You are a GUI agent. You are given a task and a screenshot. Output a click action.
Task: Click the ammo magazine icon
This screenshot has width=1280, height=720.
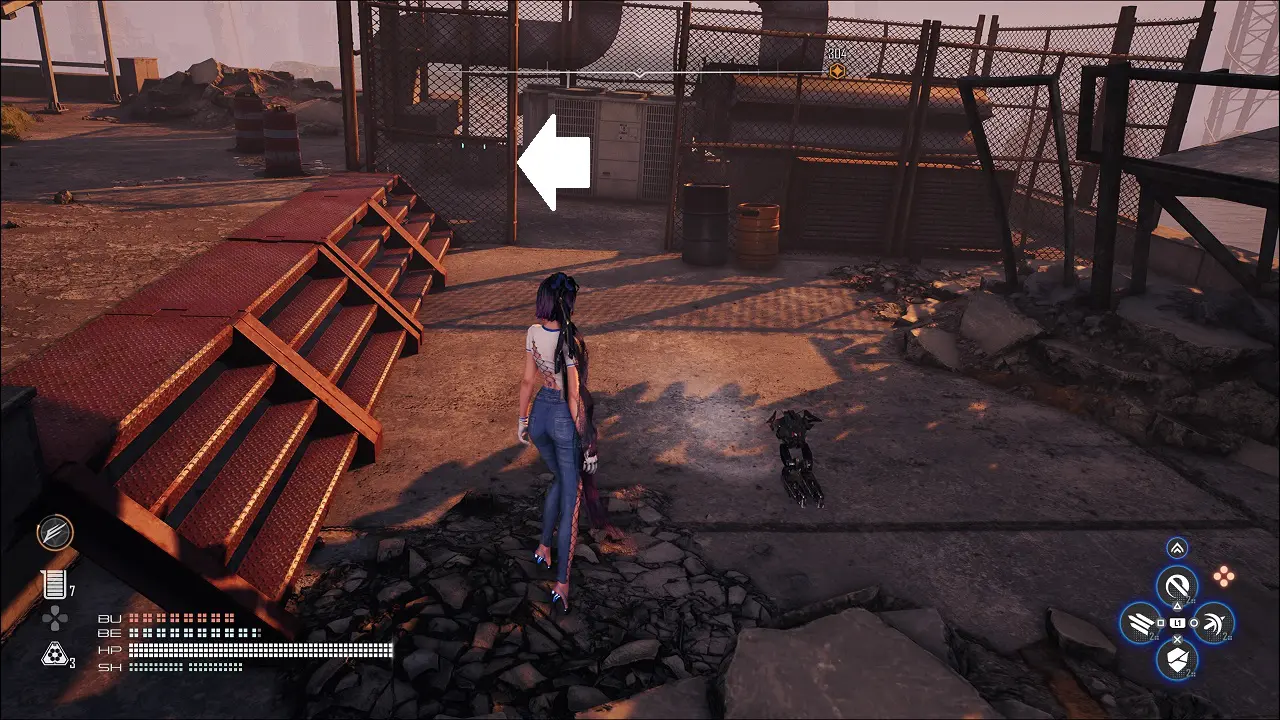[x=52, y=585]
